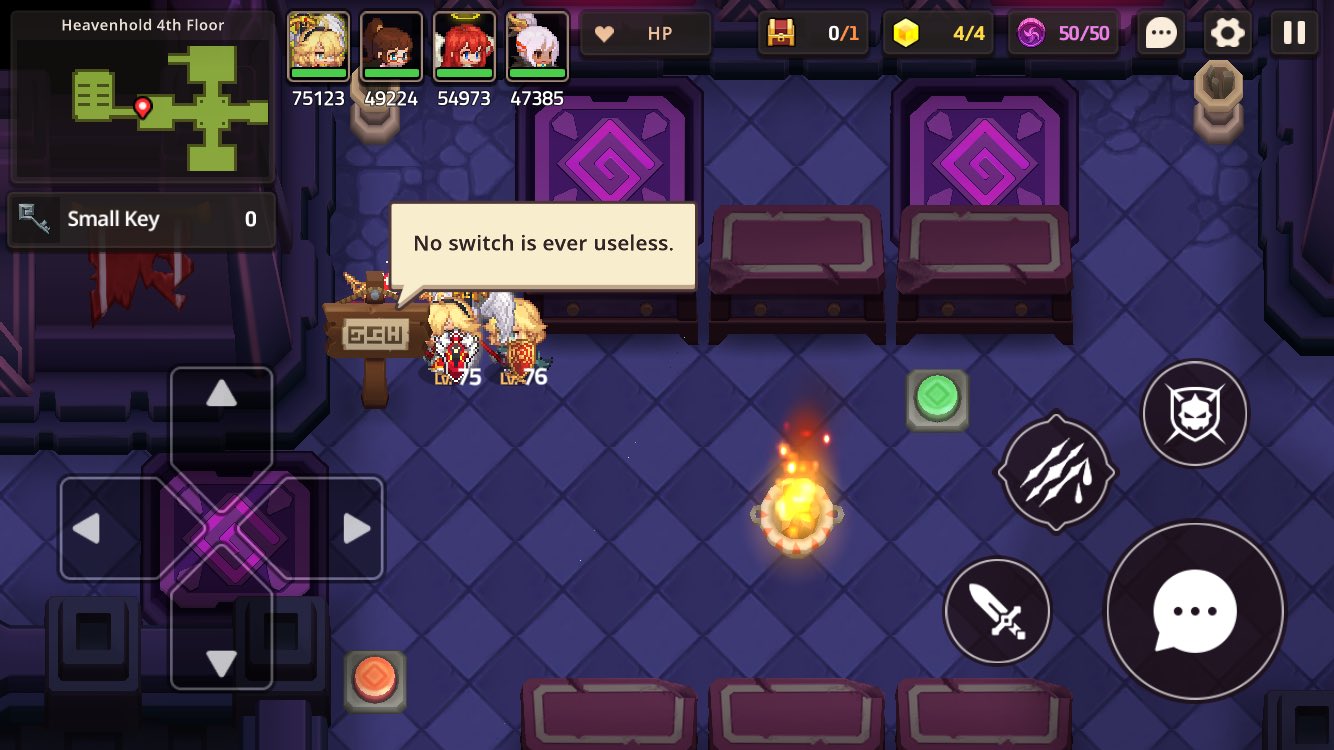Select the blonde hero portrait
Viewport: 1334px width, 750px height.
point(318,46)
